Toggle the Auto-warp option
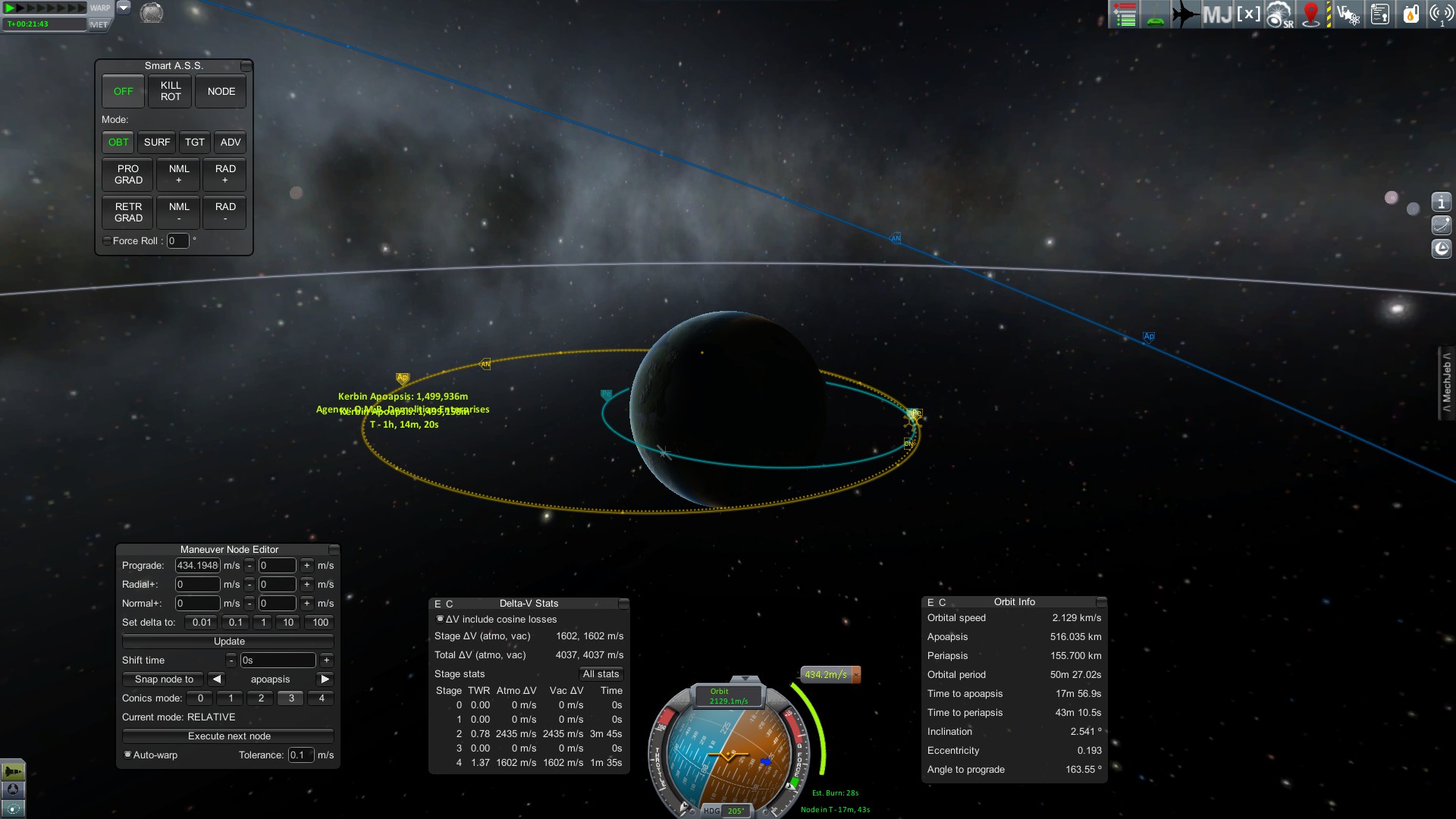1456x819 pixels. pos(128,755)
